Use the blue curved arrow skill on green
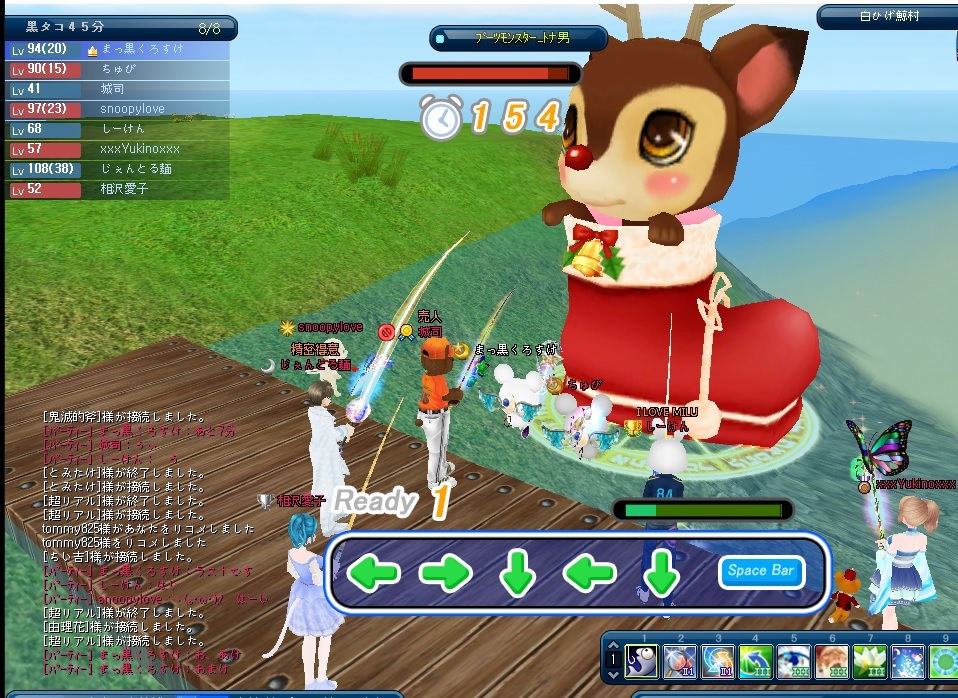This screenshot has width=958, height=698. click(755, 661)
